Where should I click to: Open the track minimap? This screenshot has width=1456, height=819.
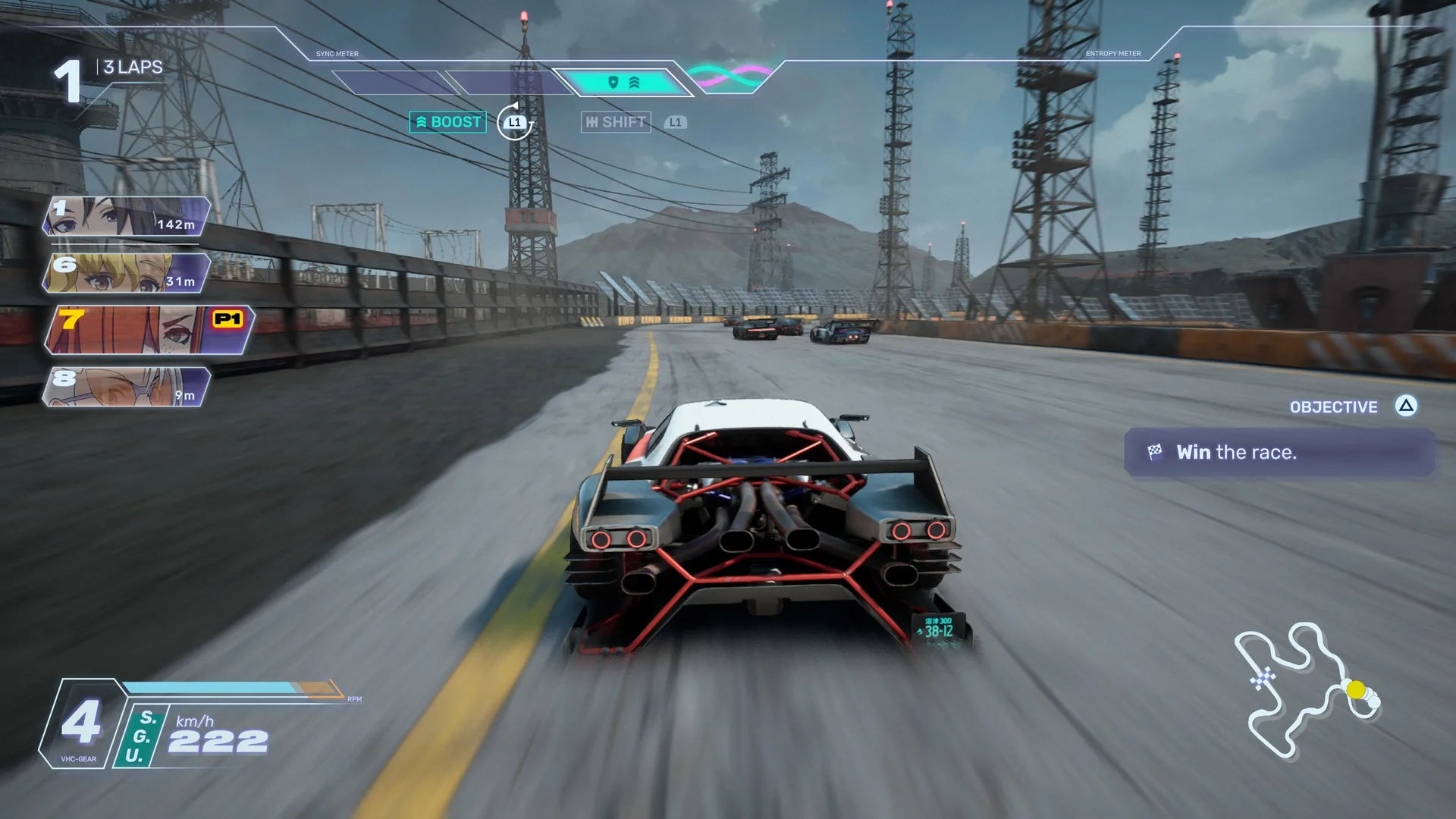pos(1307,690)
